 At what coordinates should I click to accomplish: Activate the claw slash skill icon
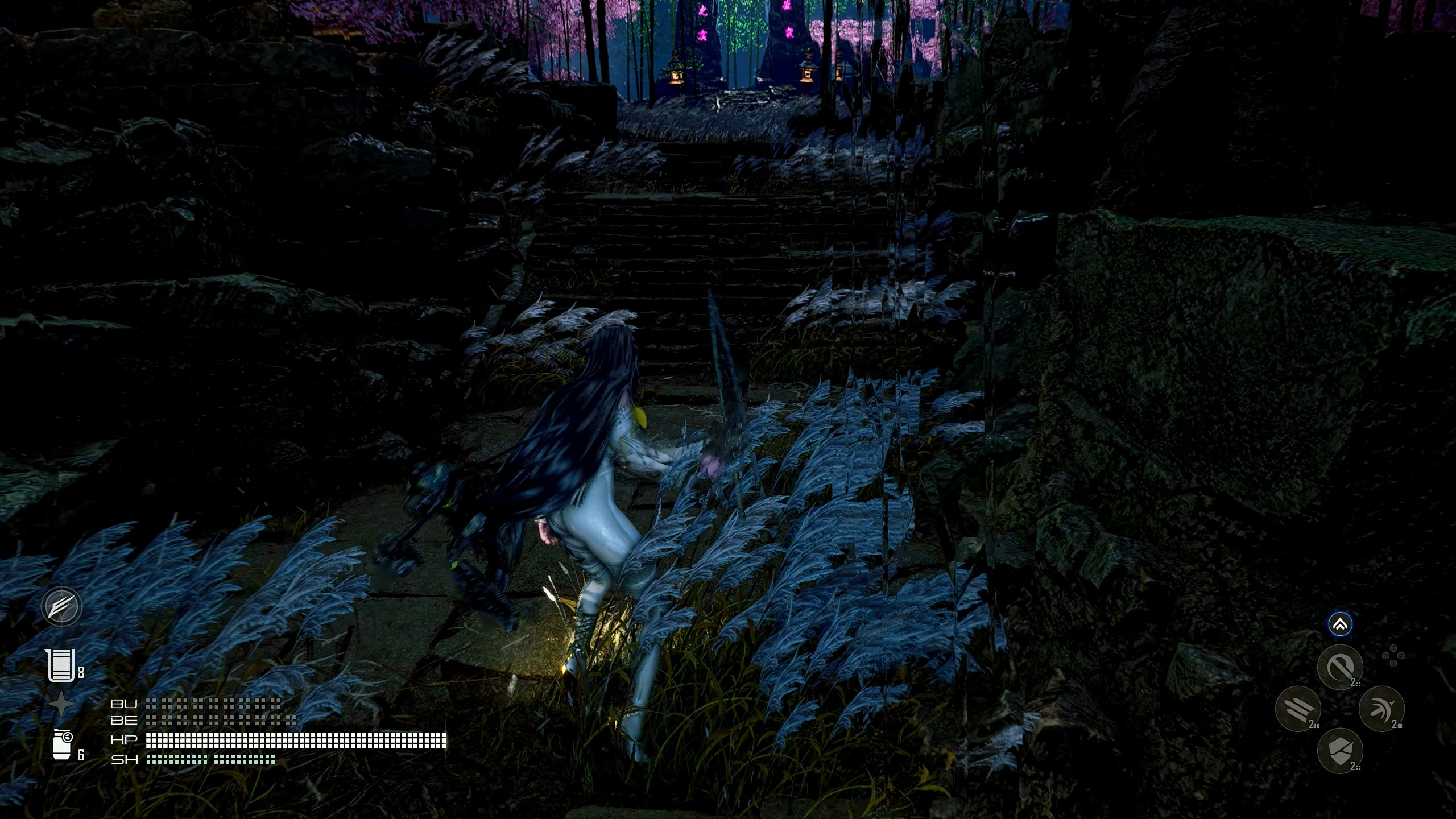click(x=62, y=606)
